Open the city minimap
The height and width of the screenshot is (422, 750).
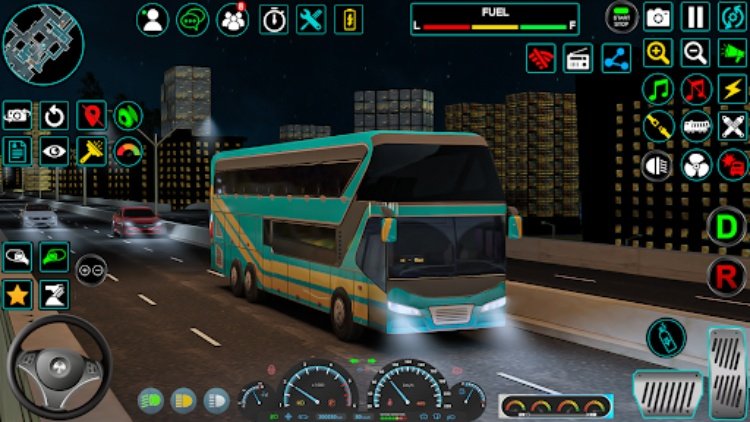coord(42,43)
